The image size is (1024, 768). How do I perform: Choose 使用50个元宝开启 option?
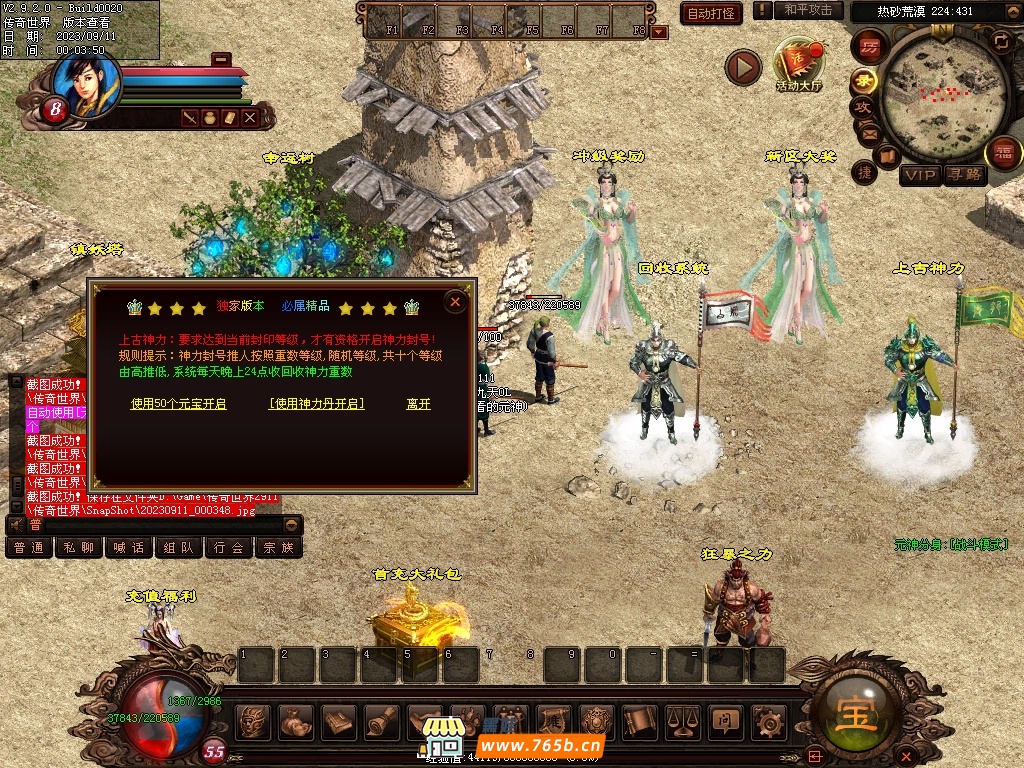(x=179, y=404)
